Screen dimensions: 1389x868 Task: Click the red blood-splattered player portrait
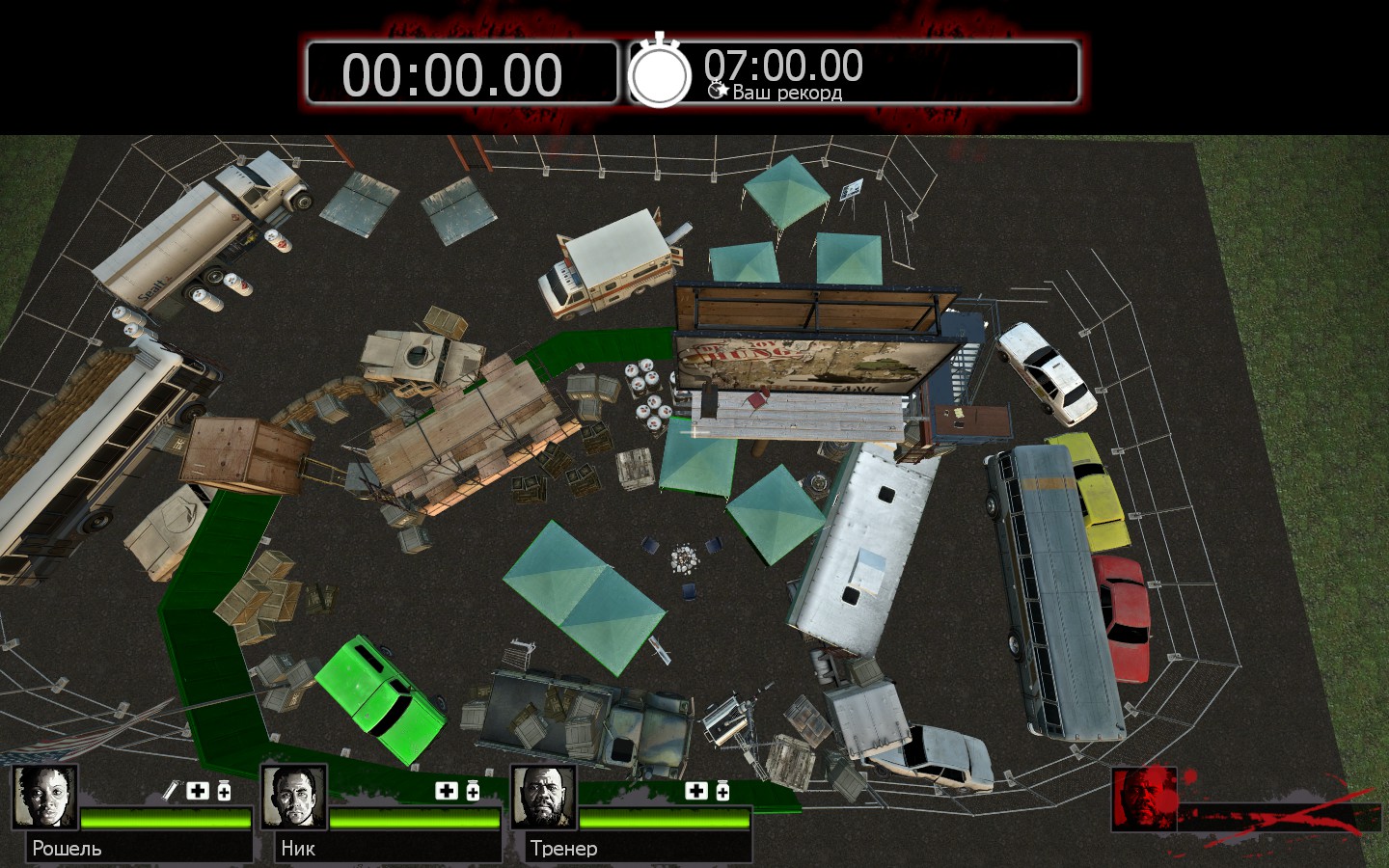pyautogui.click(x=1144, y=799)
